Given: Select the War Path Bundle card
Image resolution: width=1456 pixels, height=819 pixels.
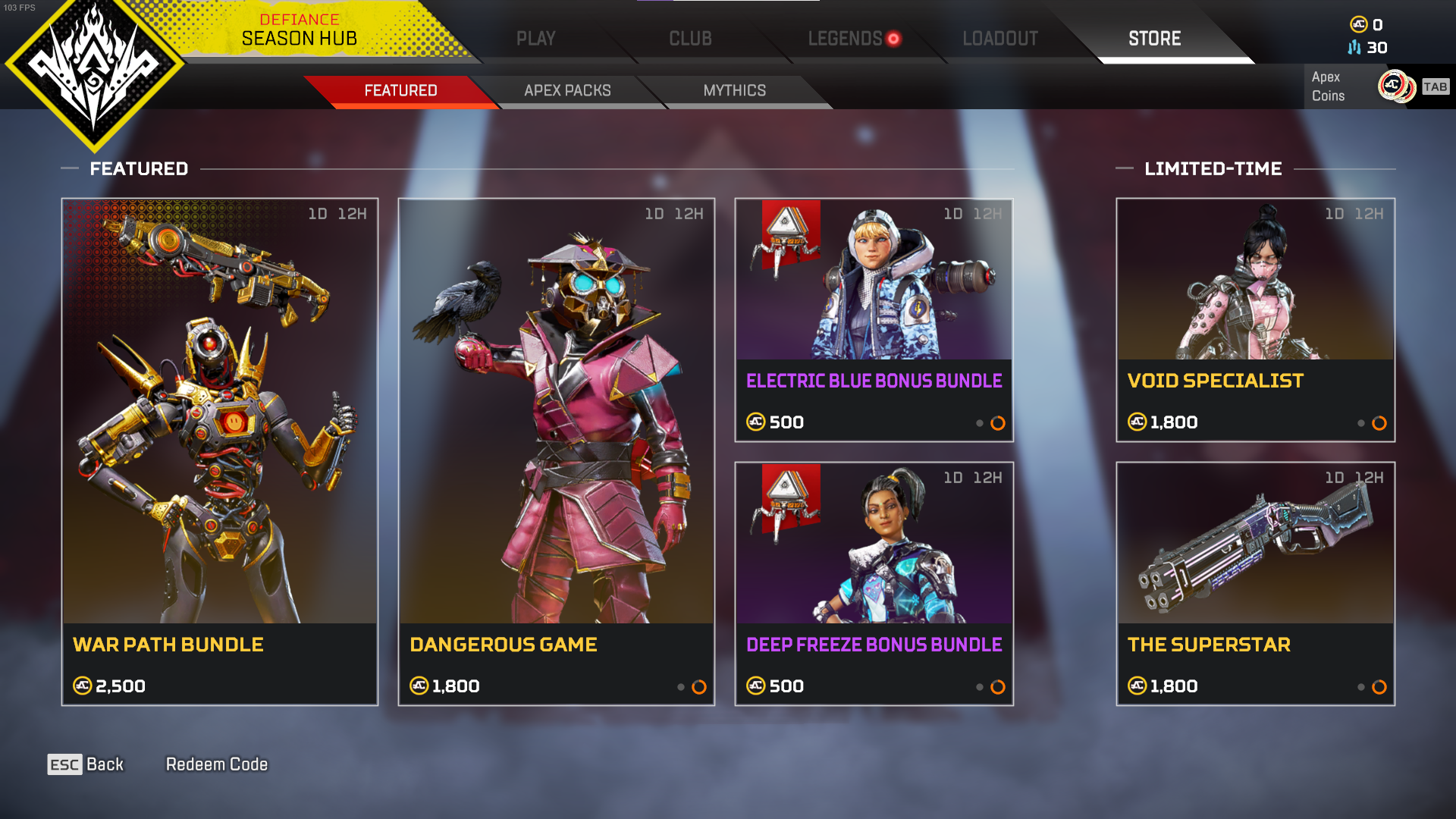Looking at the screenshot, I should click(219, 451).
